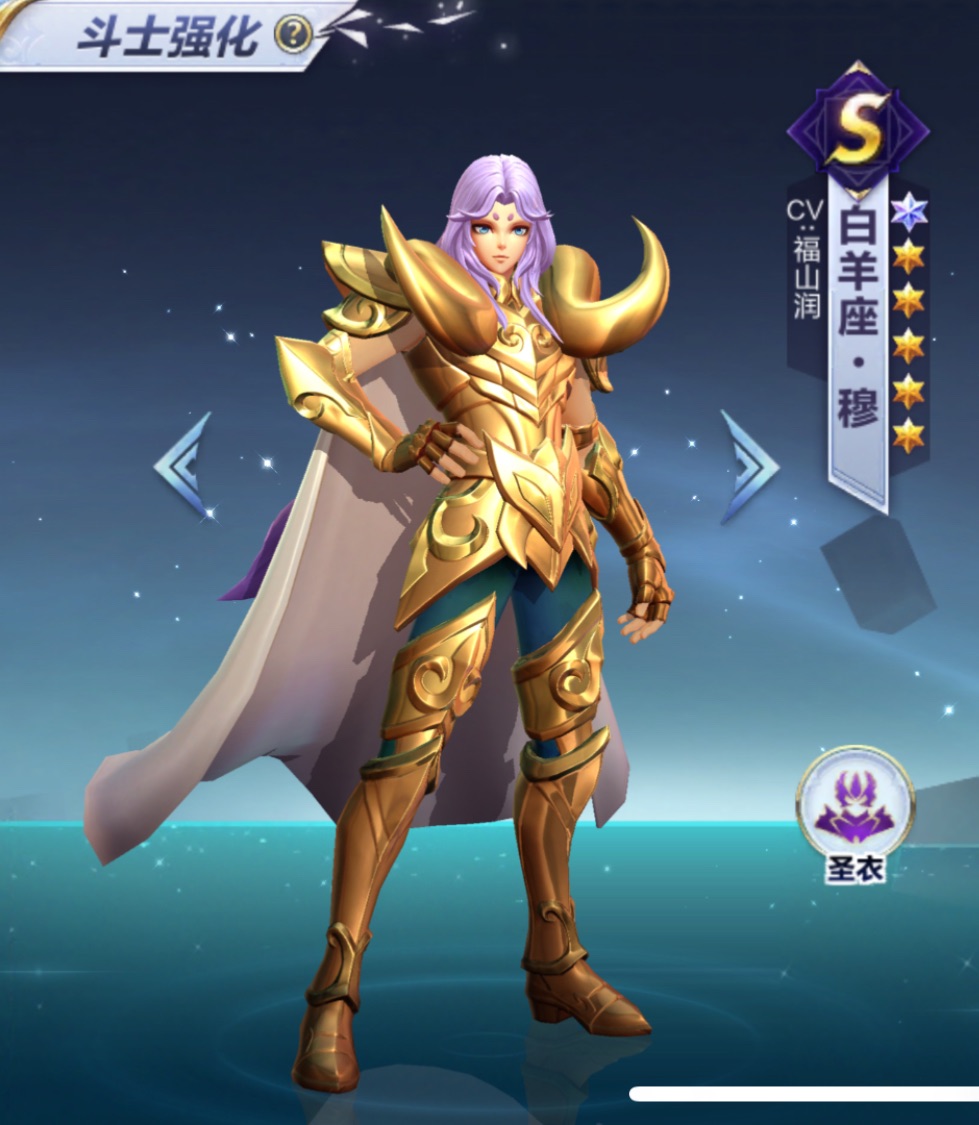This screenshot has height=1125, width=979.
Task: Open the help question mark icon
Action: click(292, 35)
